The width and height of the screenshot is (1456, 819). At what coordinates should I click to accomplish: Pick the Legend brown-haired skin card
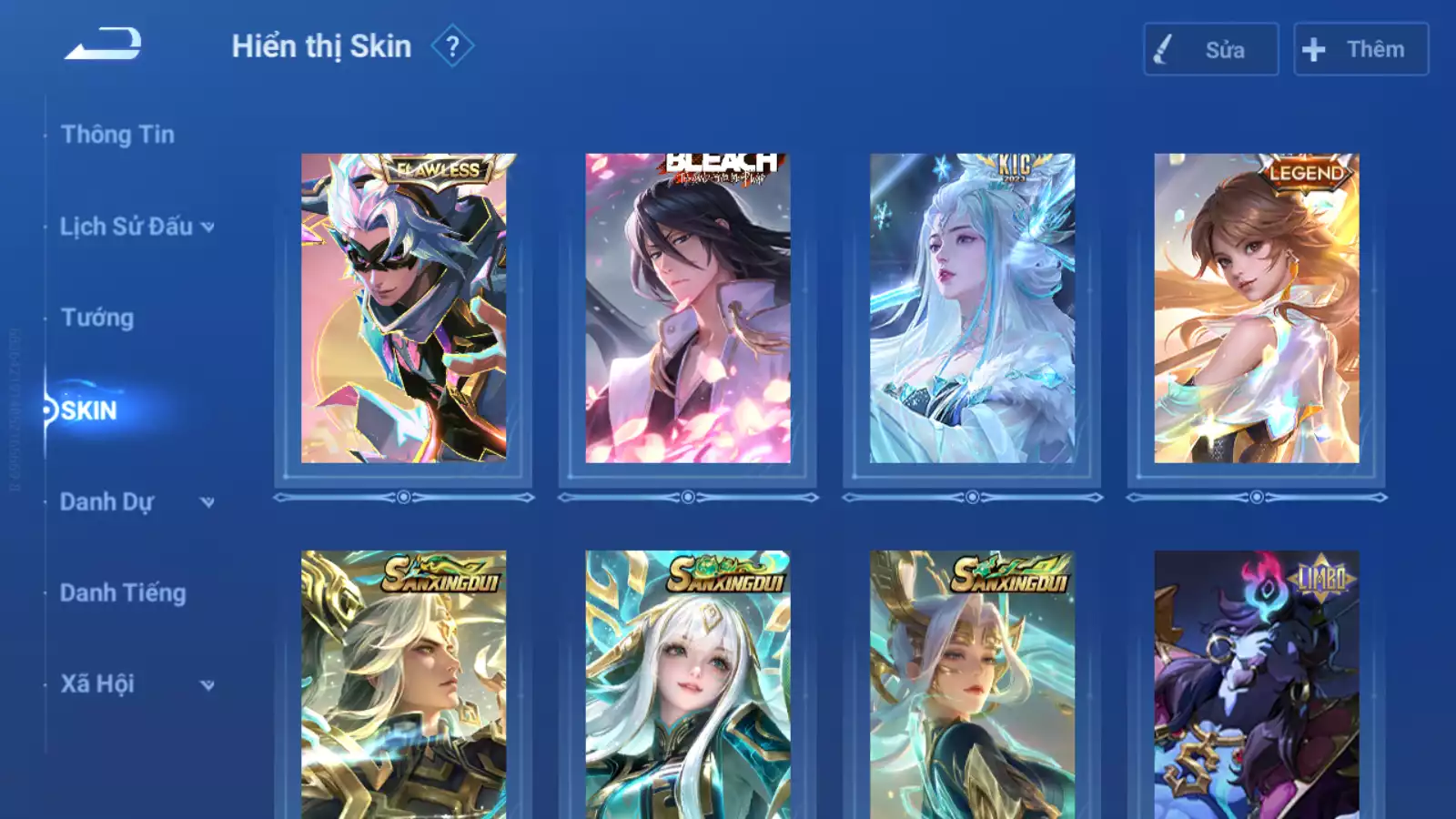point(1257,308)
